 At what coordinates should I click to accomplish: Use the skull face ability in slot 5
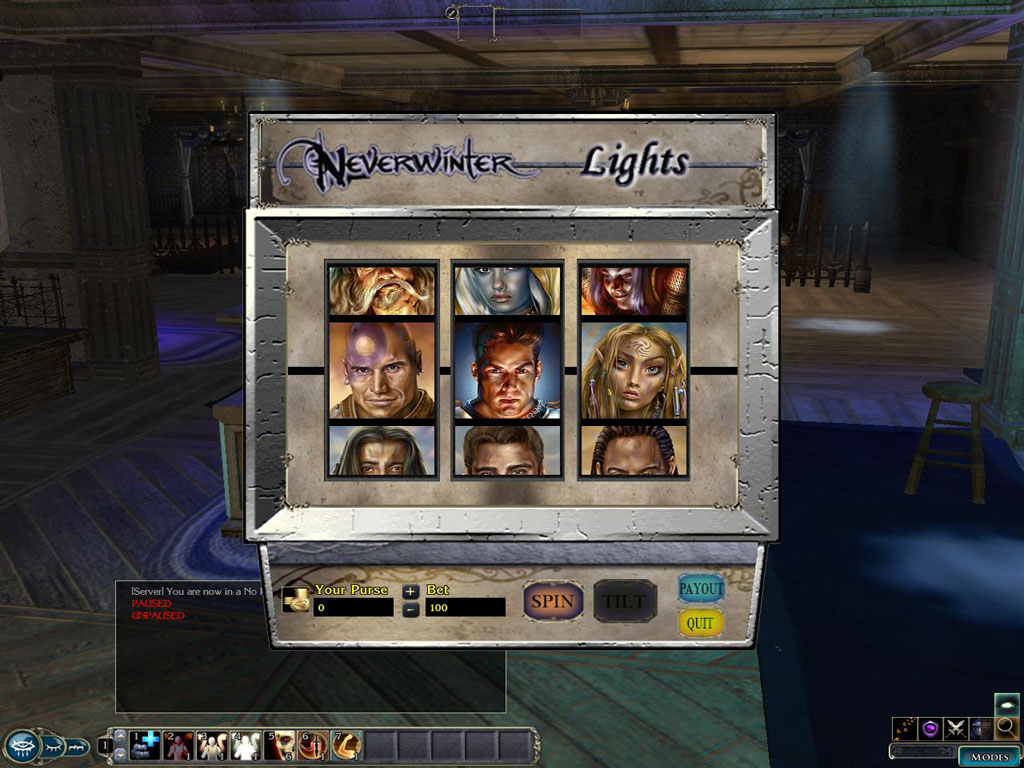[x=279, y=746]
